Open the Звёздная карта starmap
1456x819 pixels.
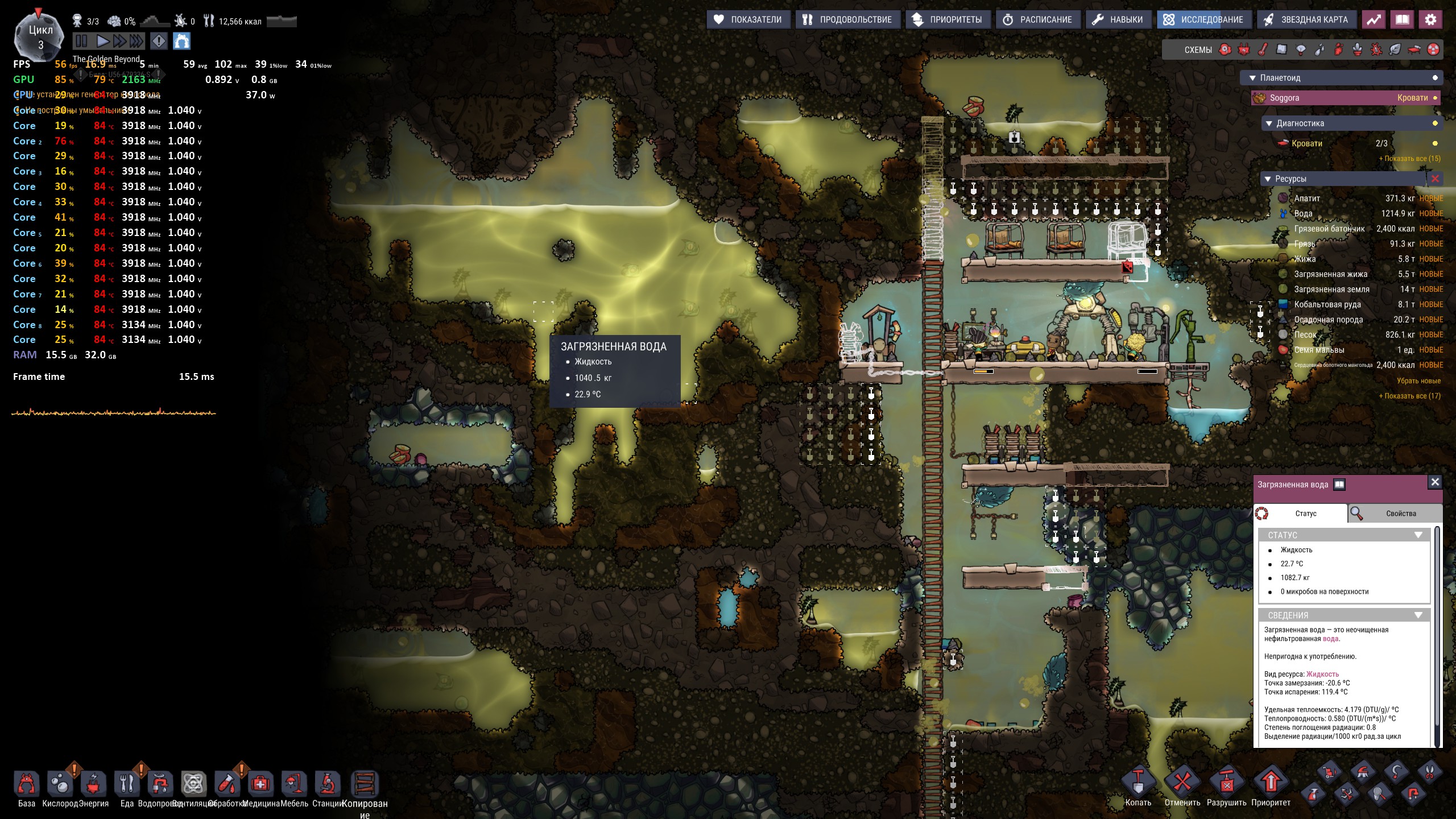click(x=1306, y=20)
